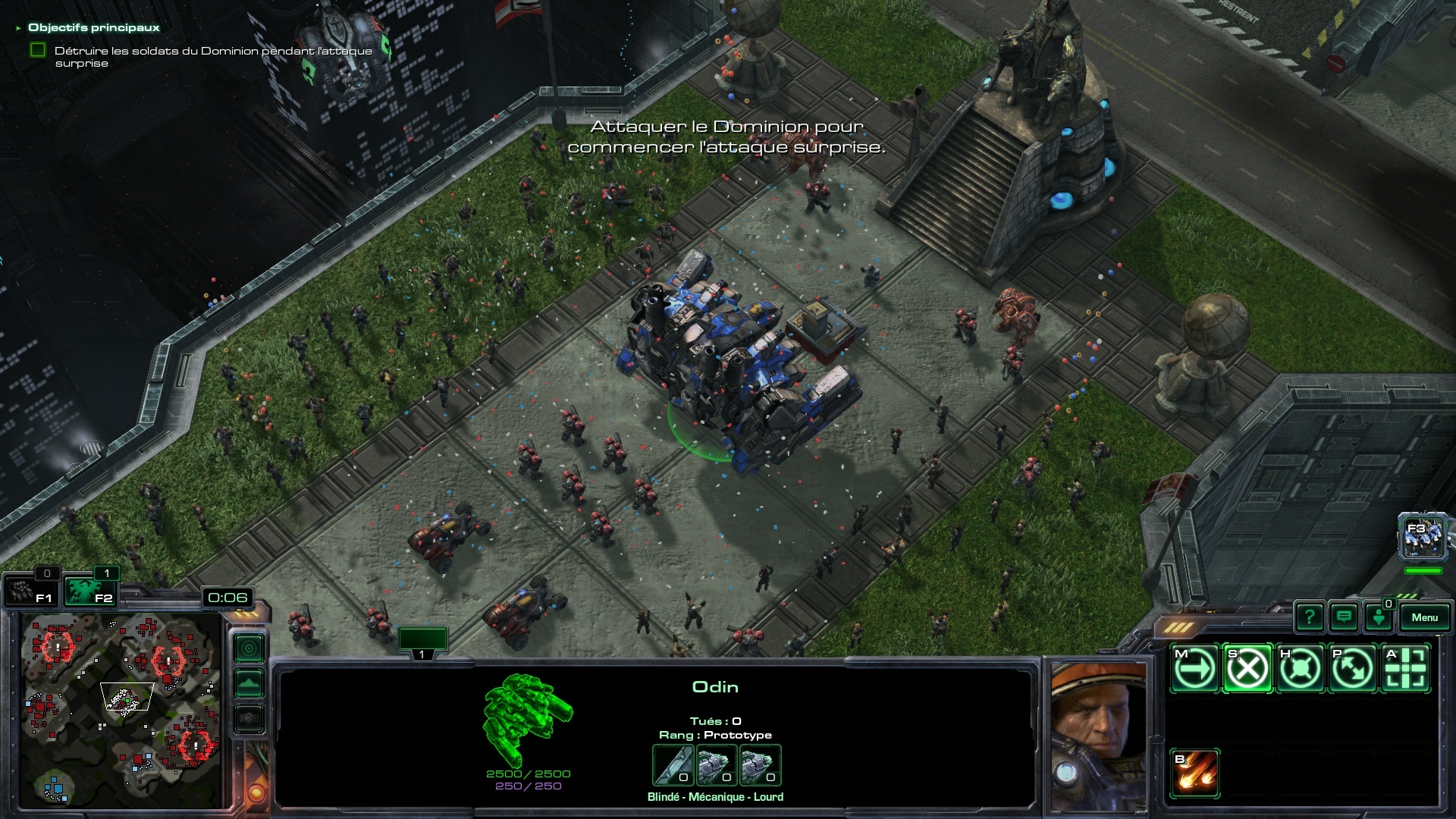Toggle minimap terrain display
This screenshot has width=1456, height=819.
(x=249, y=683)
